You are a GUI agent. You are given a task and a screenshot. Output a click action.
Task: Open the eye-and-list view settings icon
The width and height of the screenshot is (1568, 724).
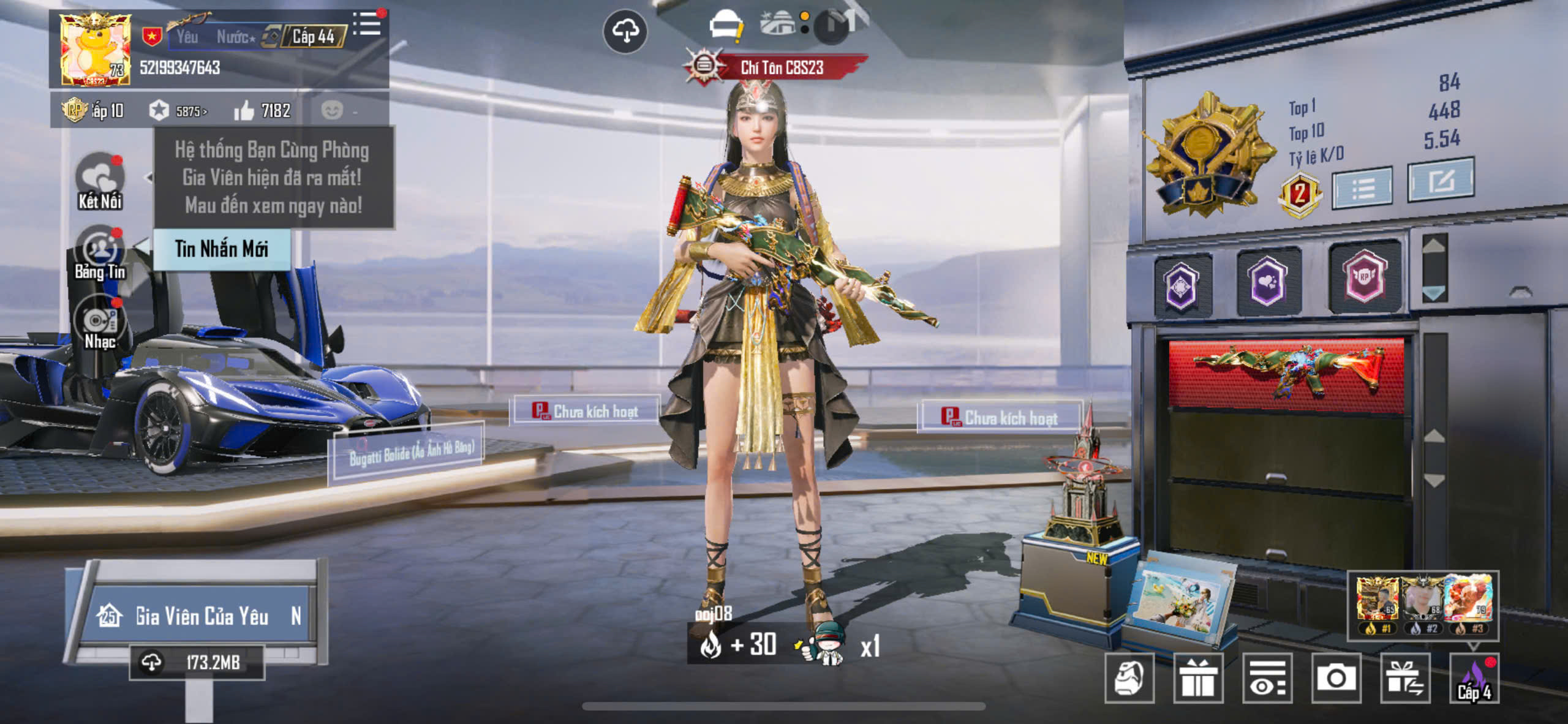(x=1267, y=678)
